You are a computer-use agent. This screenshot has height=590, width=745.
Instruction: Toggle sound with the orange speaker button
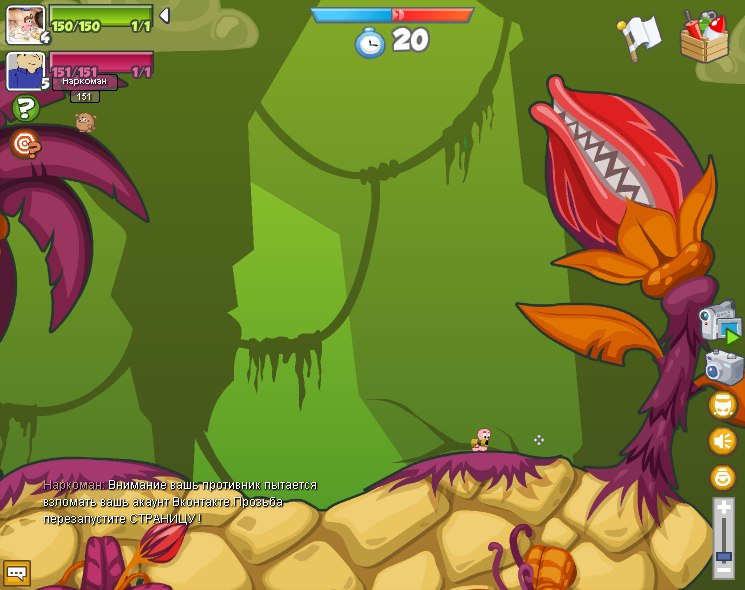click(722, 440)
